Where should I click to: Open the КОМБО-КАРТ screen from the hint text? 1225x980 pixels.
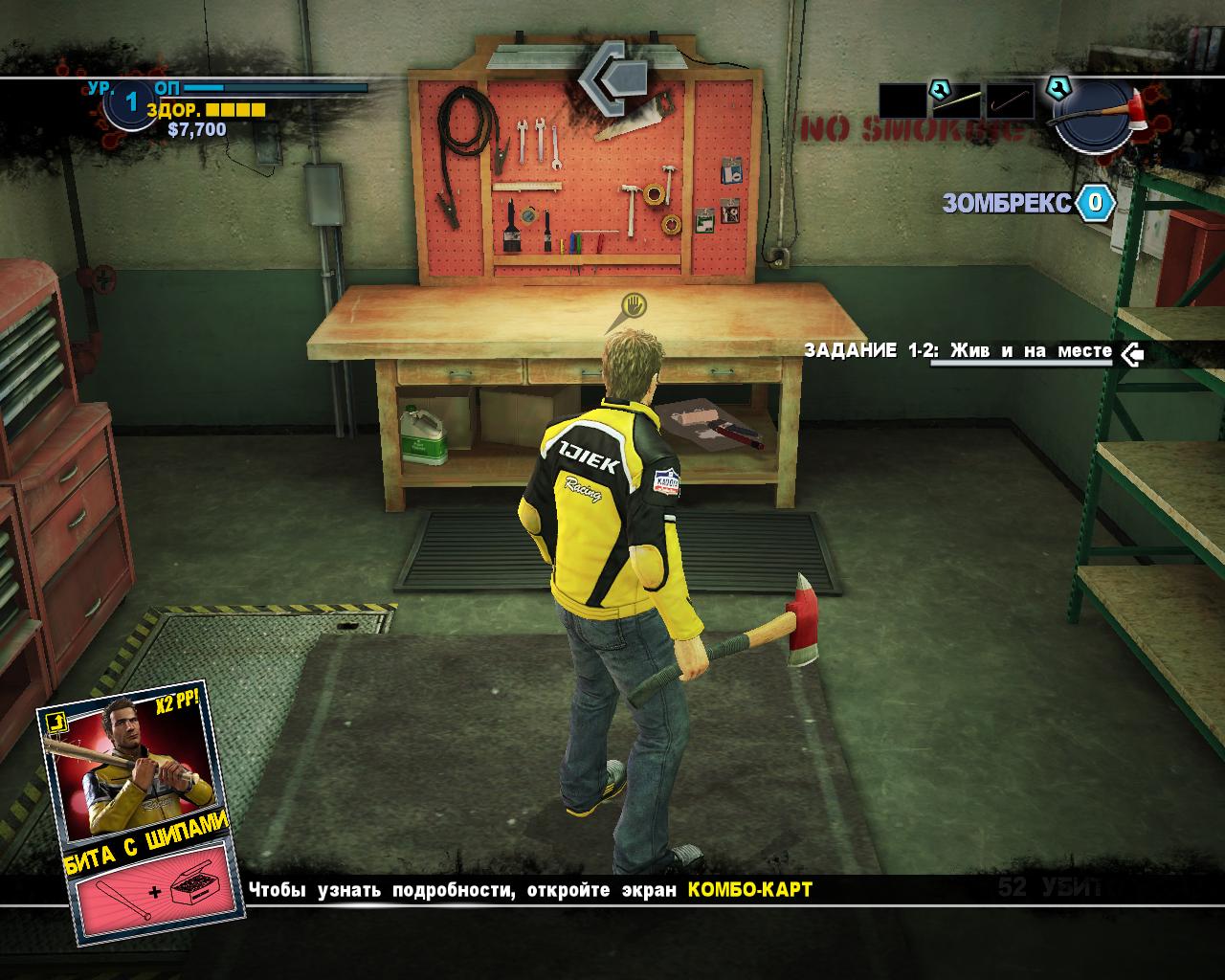(750, 888)
